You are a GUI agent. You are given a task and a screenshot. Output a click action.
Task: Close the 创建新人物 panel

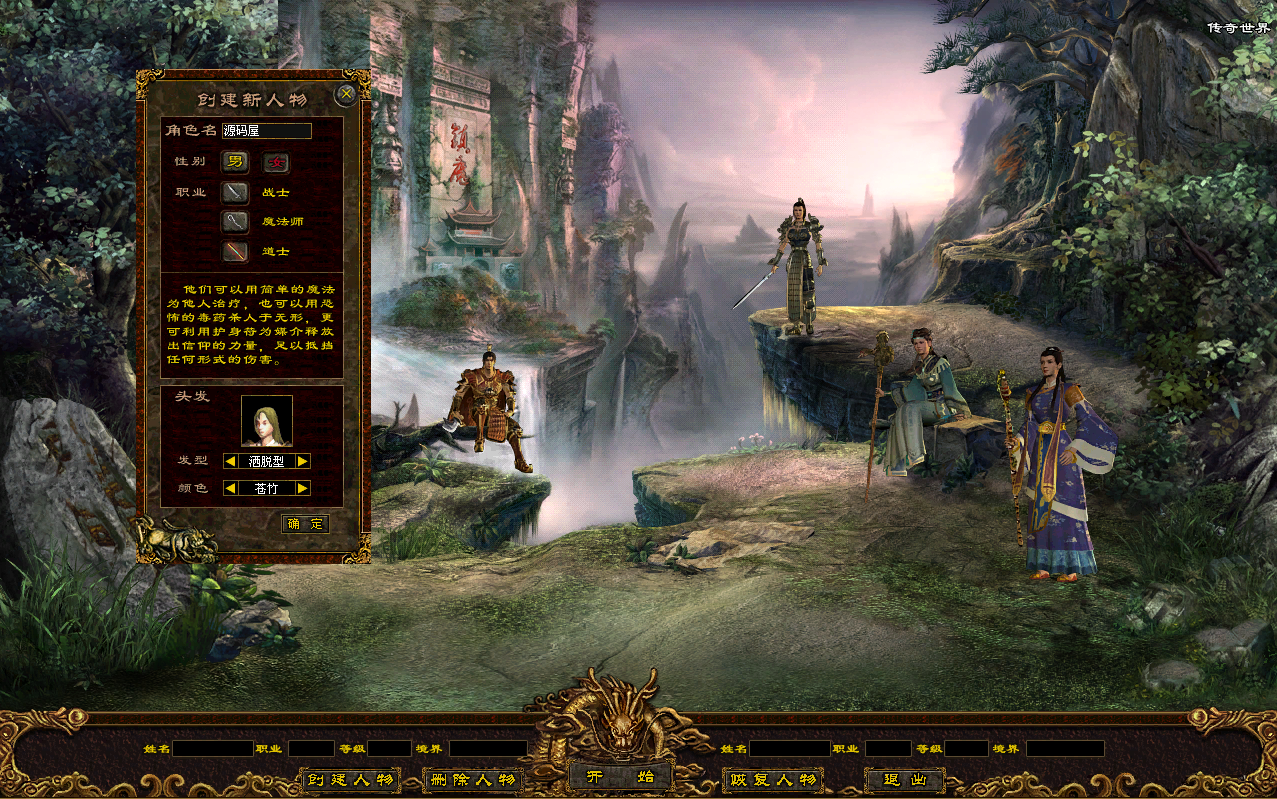[346, 95]
